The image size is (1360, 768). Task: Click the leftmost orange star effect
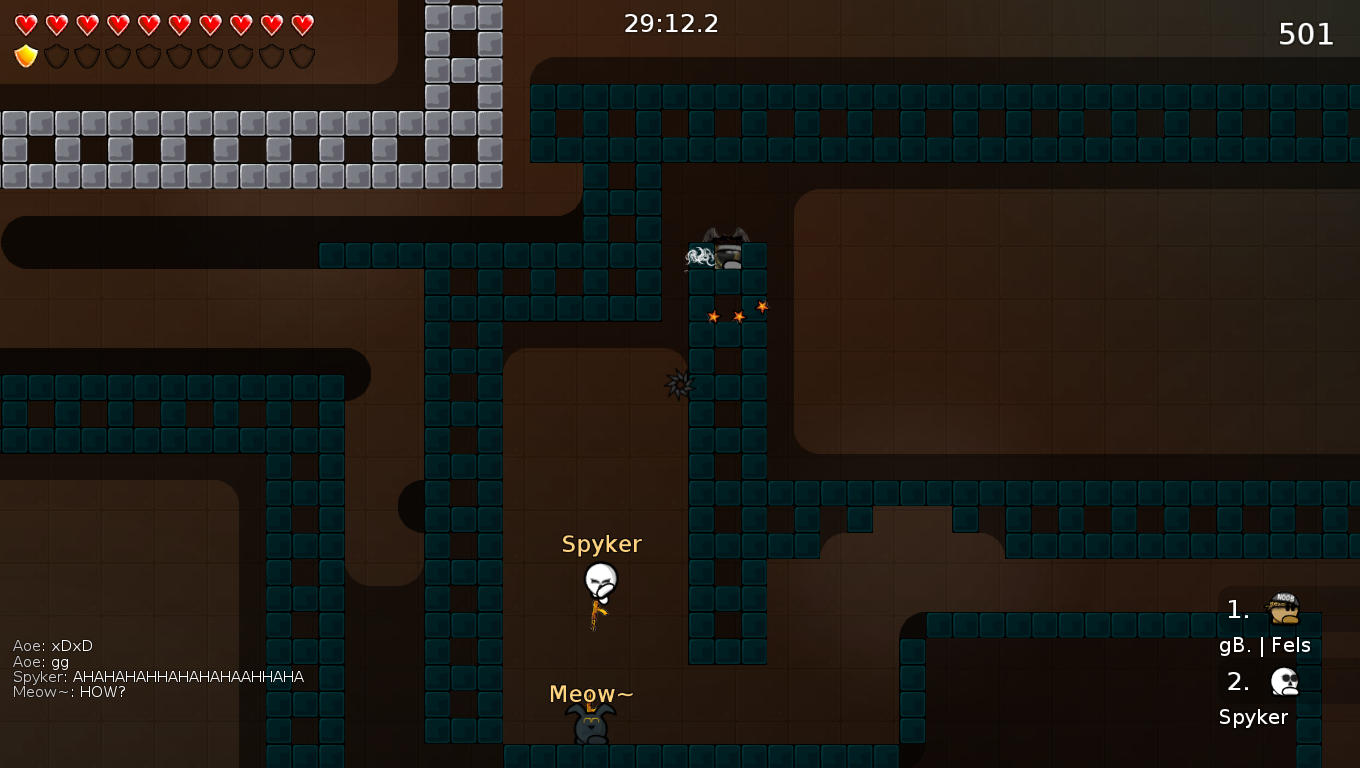coord(713,315)
